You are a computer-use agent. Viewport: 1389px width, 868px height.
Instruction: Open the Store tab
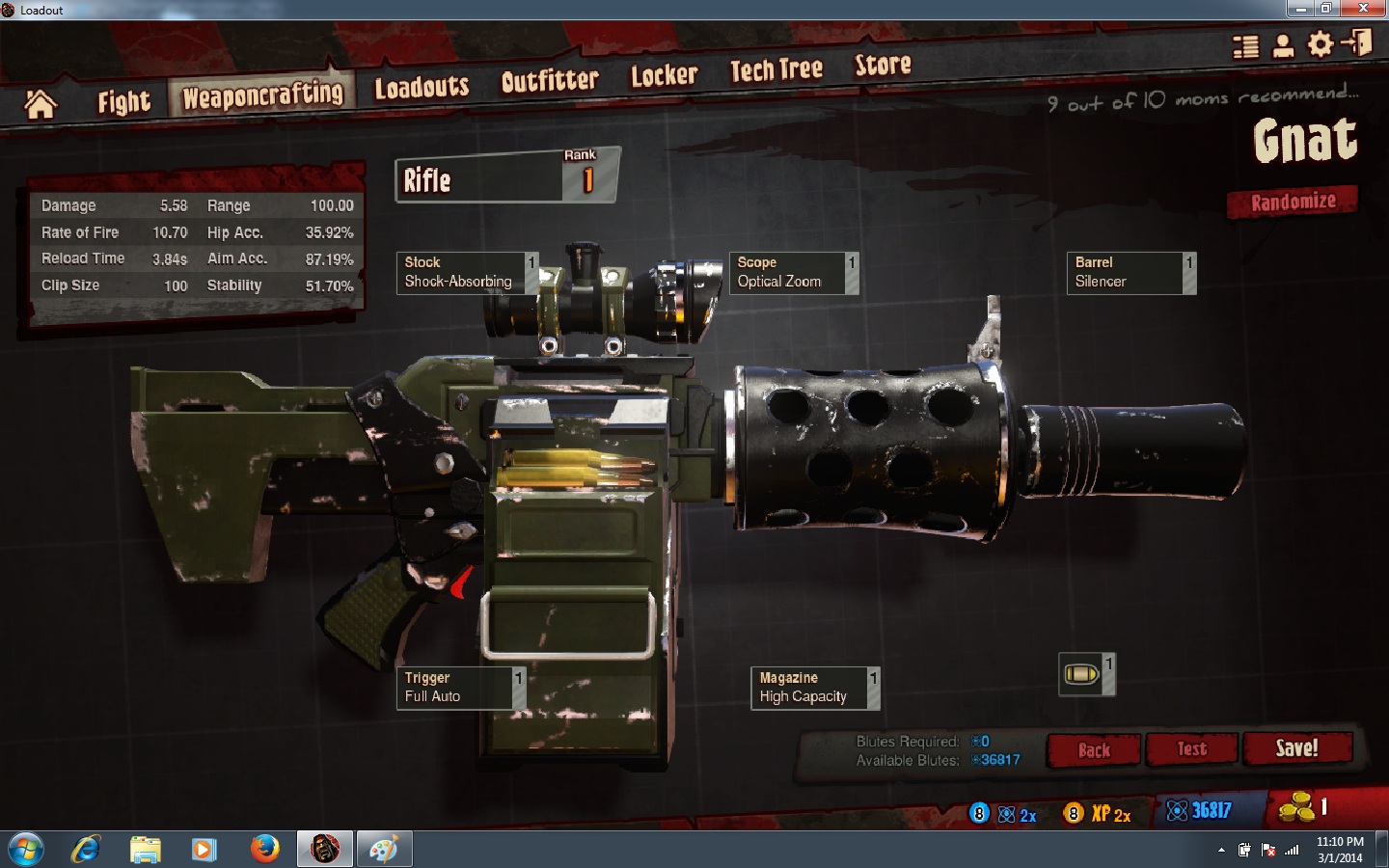883,65
